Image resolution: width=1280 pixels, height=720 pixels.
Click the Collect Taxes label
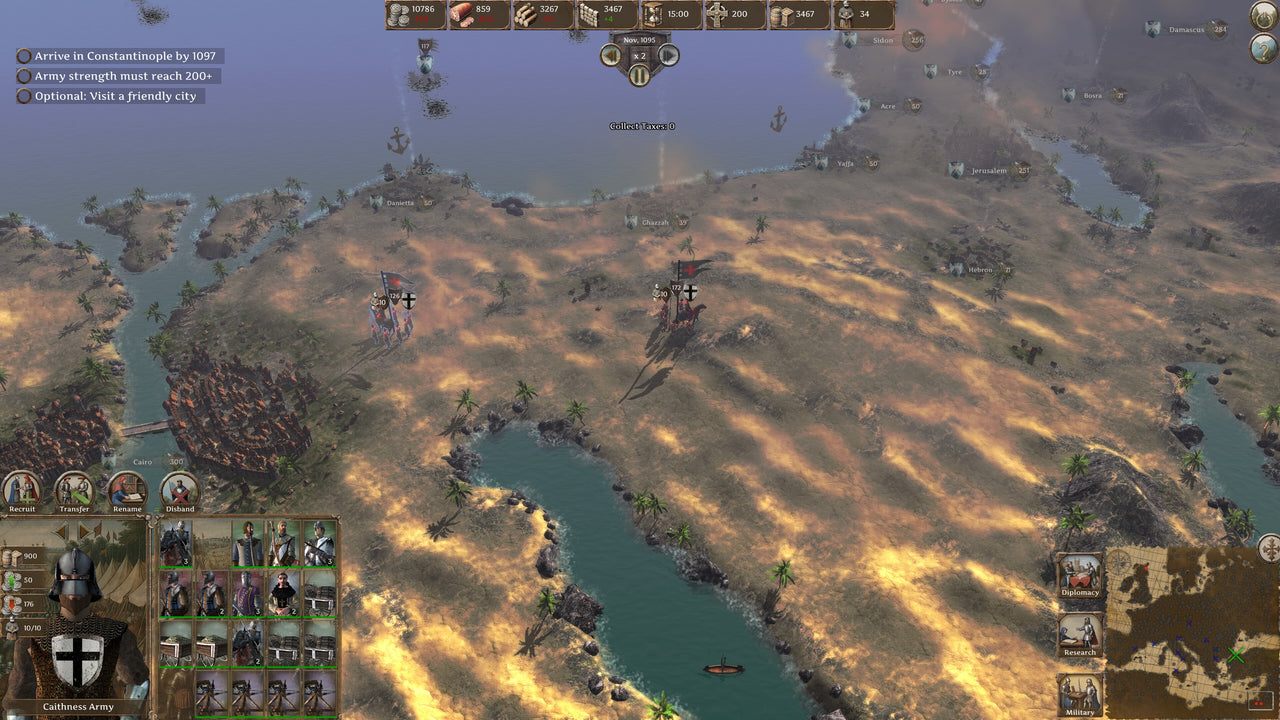[640, 126]
